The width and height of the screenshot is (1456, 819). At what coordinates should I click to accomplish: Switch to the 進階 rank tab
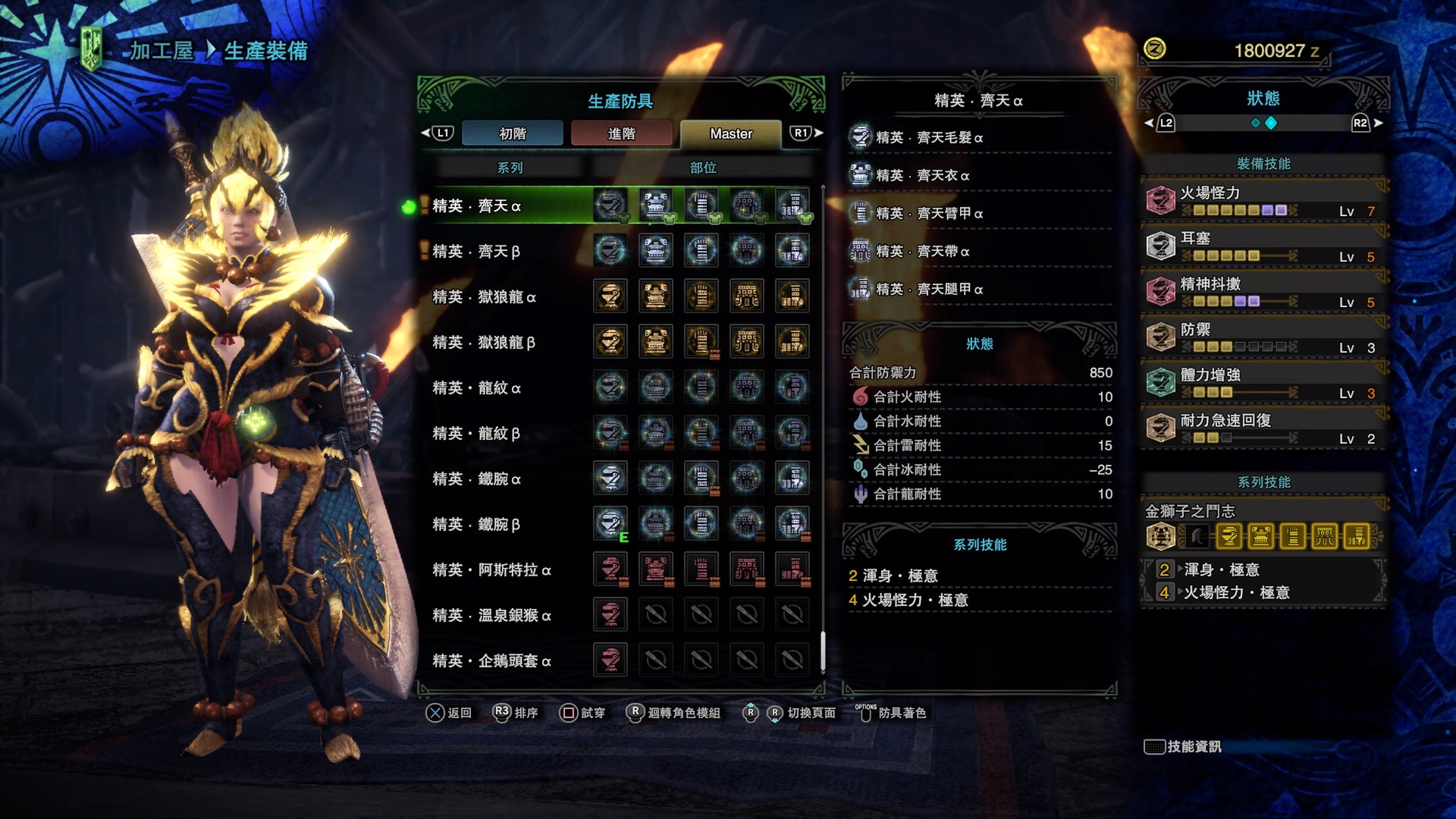pos(621,133)
